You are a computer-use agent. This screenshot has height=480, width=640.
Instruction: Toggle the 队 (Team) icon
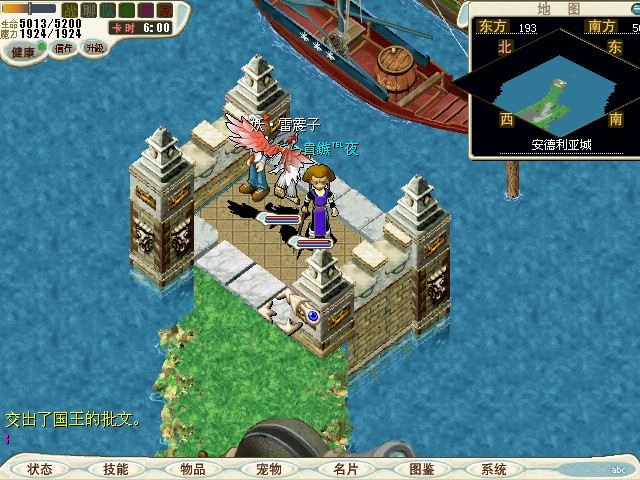coord(108,10)
